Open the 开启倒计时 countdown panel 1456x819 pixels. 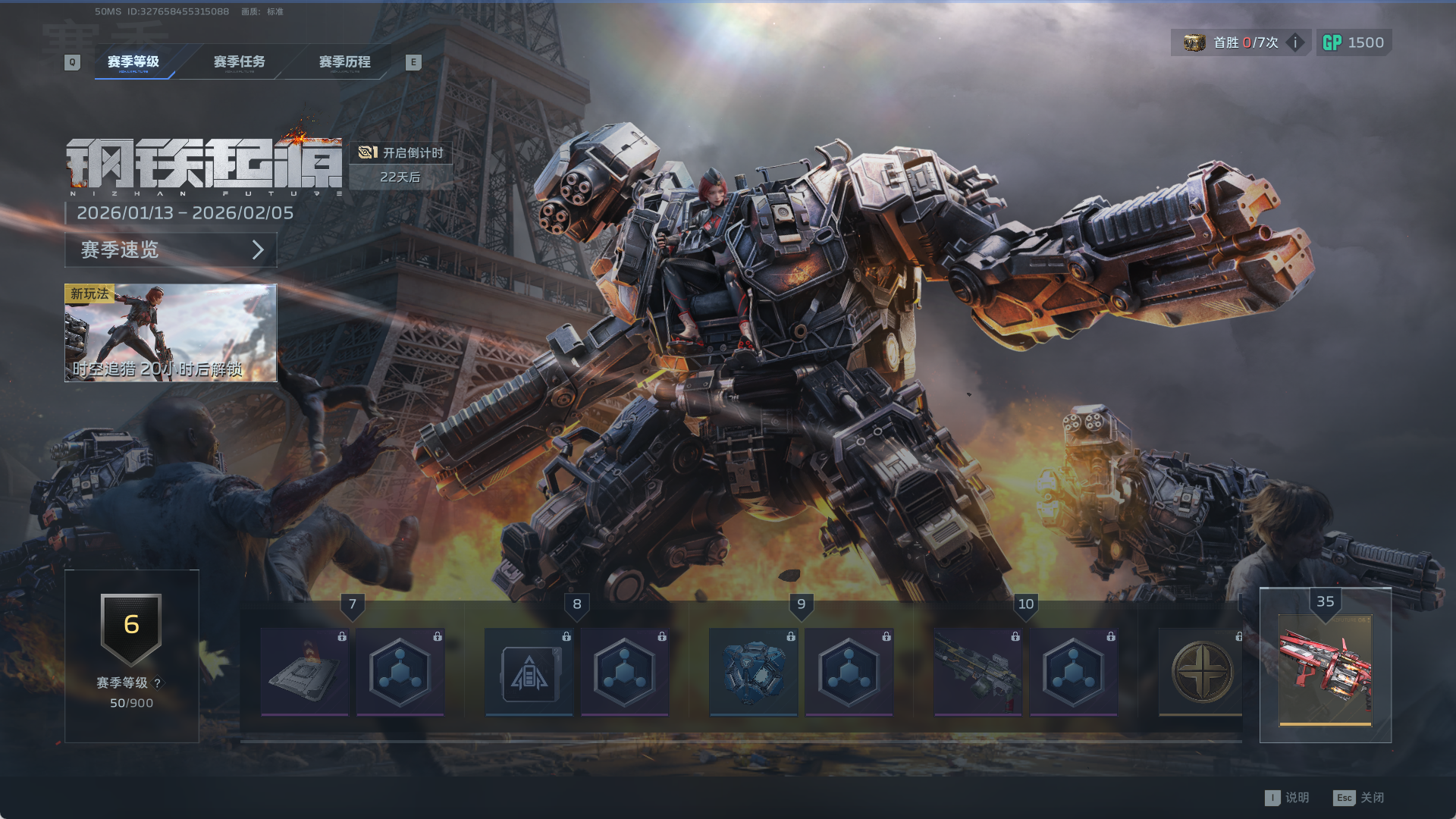(401, 152)
